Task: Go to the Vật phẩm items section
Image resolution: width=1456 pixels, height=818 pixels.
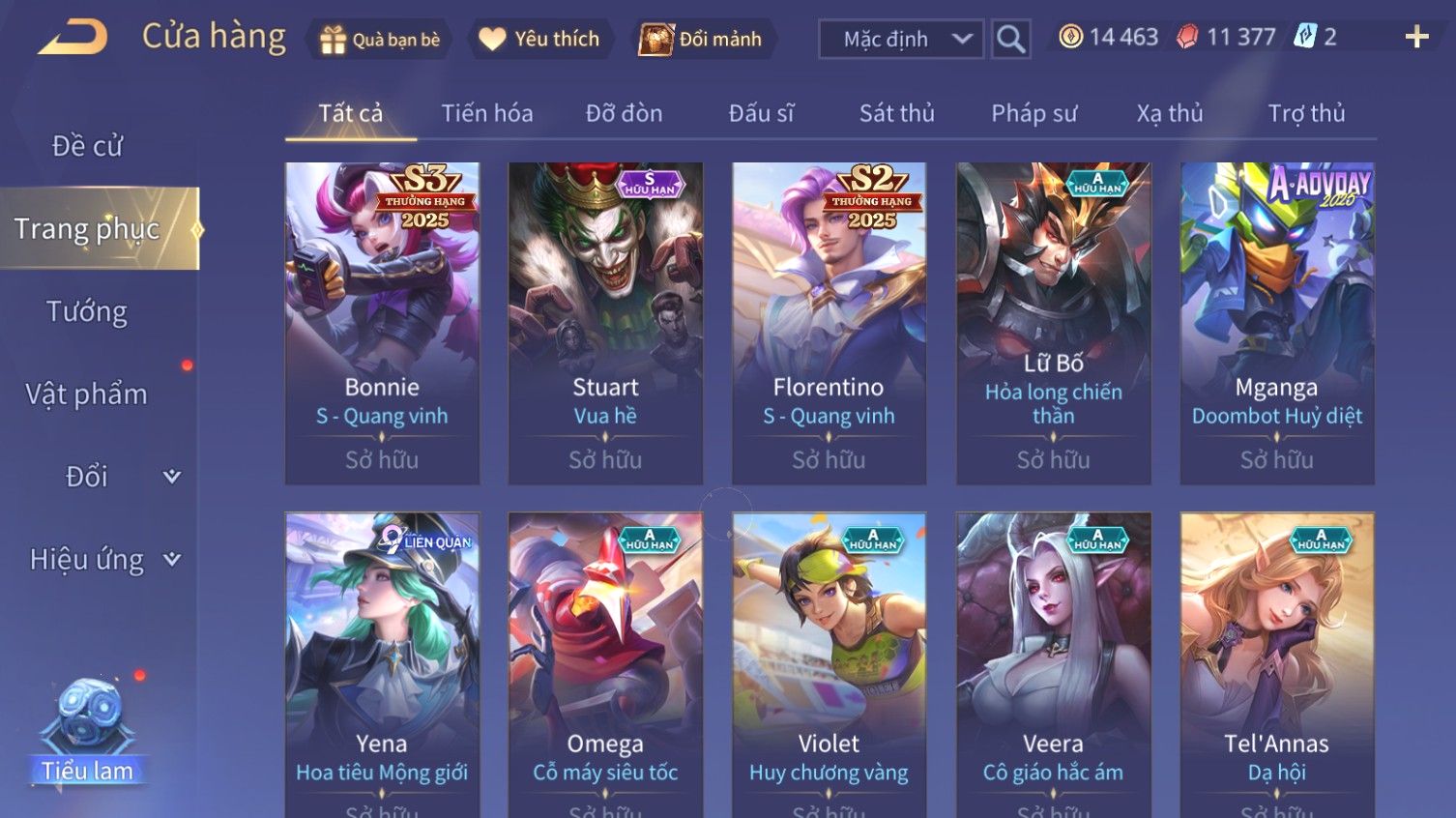Action: click(x=87, y=394)
